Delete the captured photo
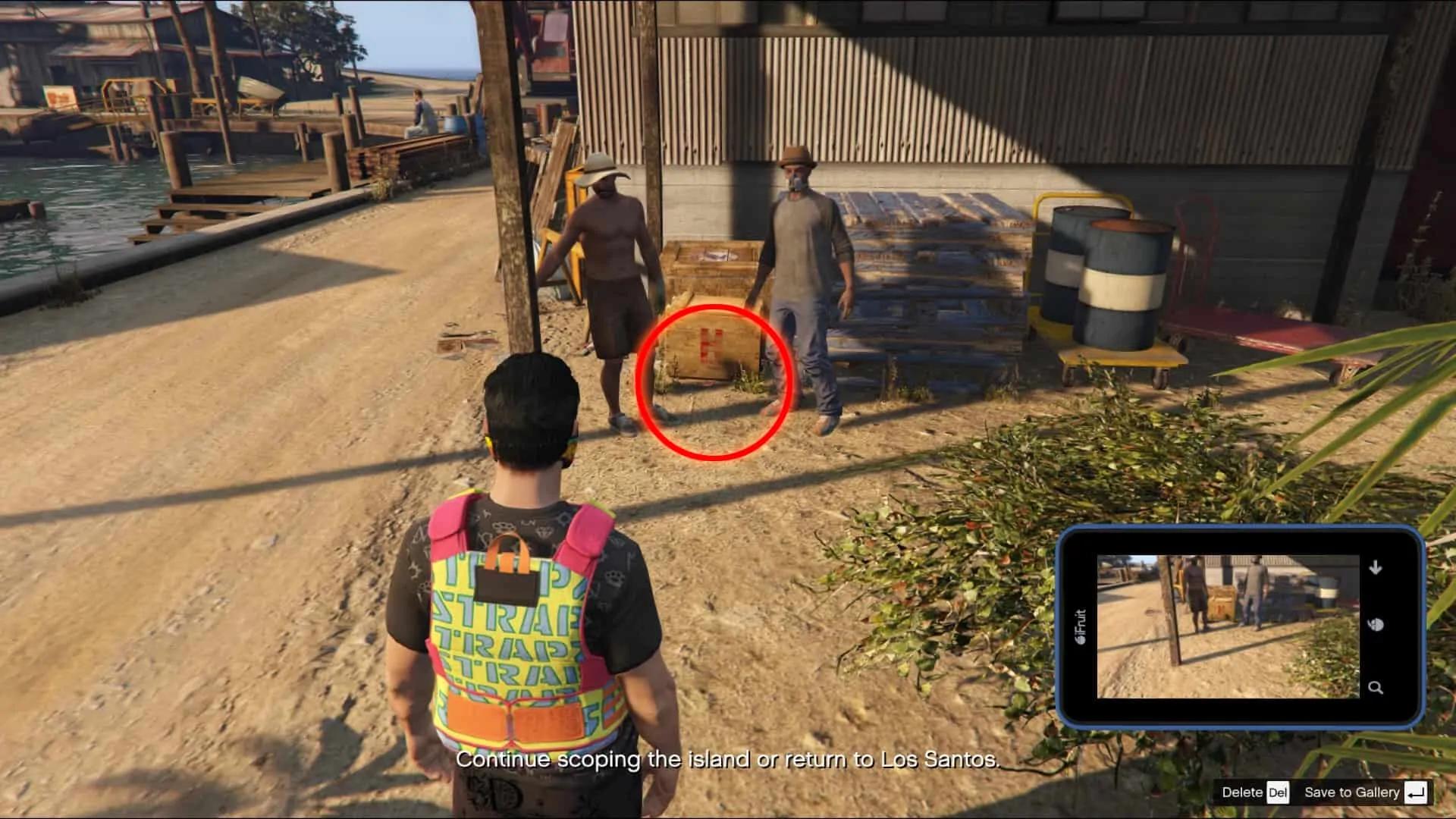Viewport: 1456px width, 819px height. (x=1254, y=792)
